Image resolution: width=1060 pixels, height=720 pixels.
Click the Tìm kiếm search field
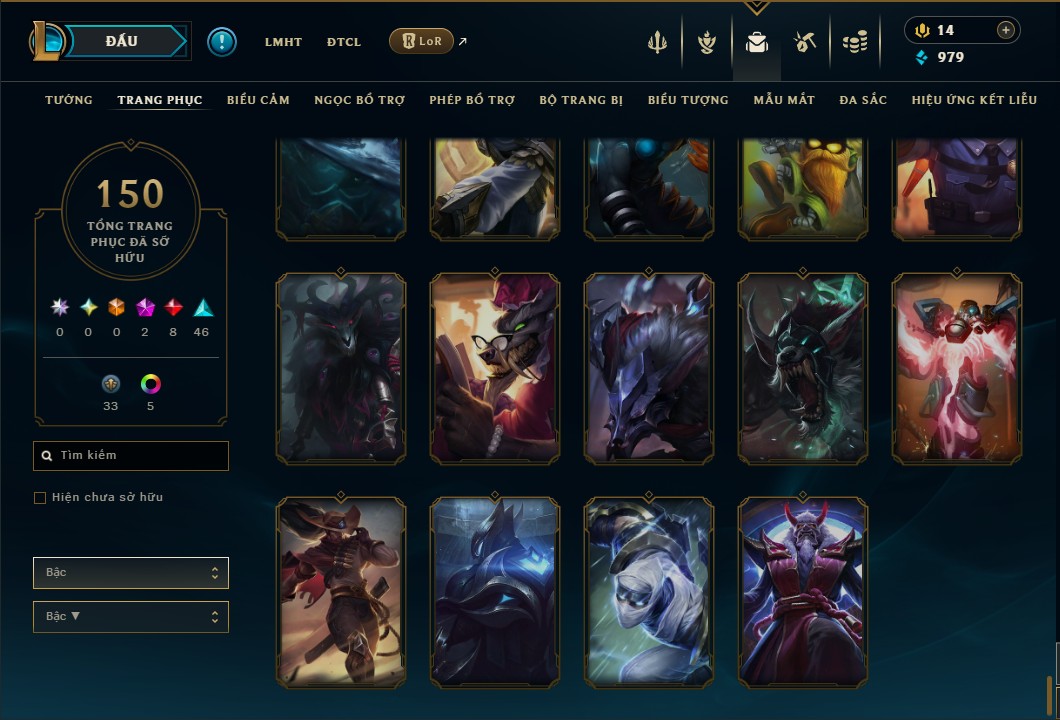tap(131, 456)
